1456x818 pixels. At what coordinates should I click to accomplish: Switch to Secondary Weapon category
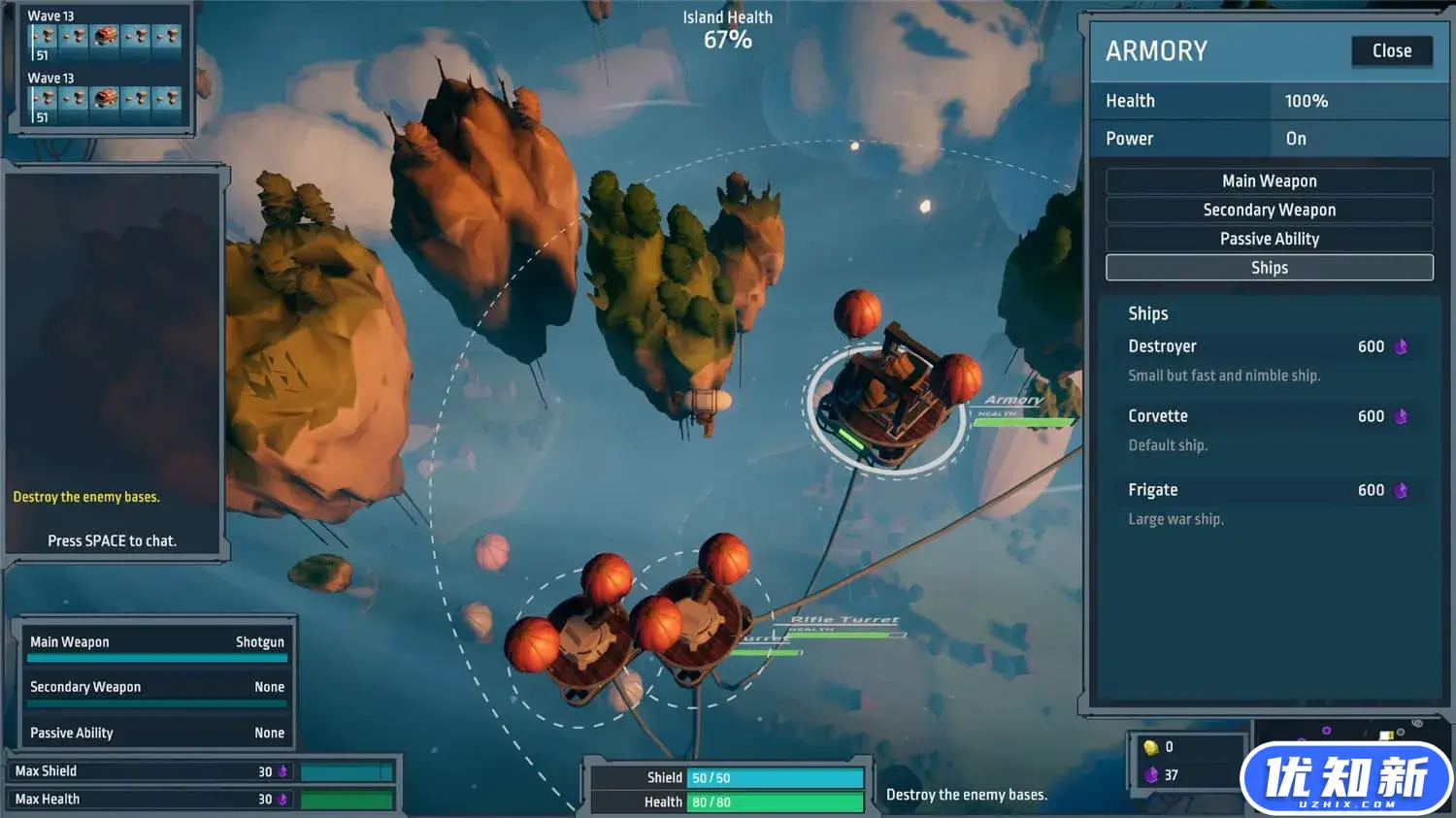point(1269,211)
